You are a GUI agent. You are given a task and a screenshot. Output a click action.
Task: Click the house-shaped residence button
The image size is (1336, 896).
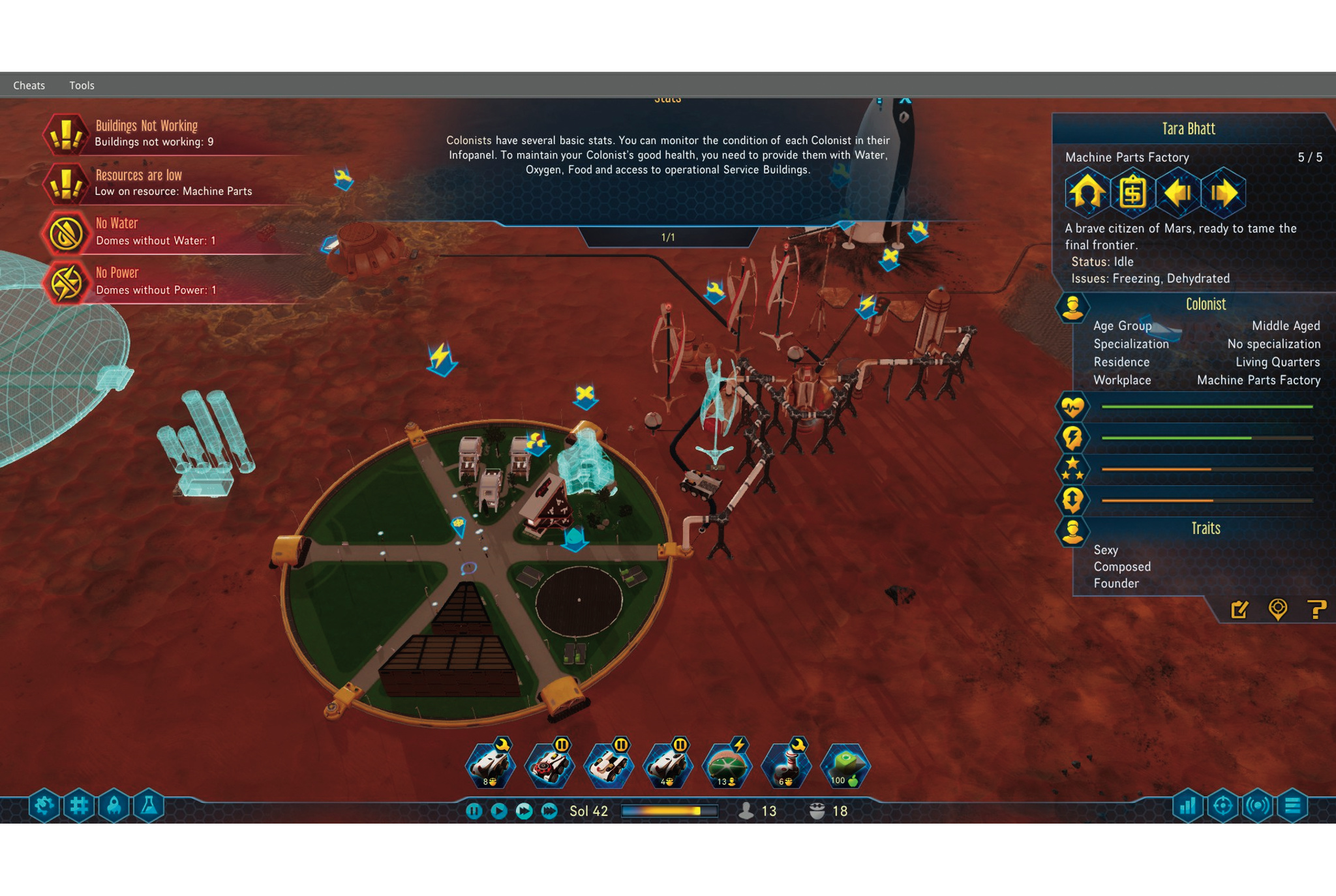point(1087,192)
